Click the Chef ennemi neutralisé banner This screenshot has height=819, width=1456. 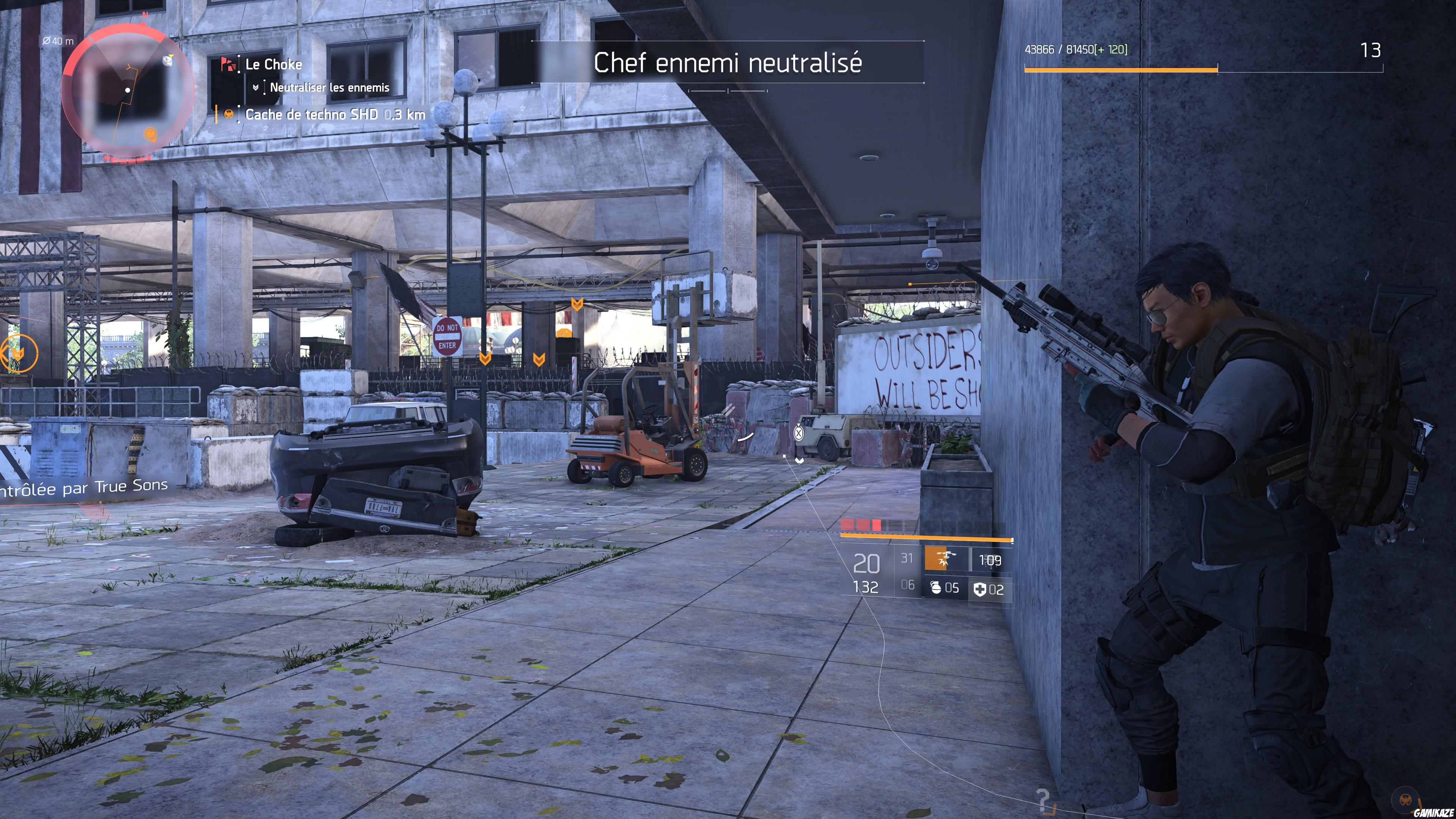point(729,63)
